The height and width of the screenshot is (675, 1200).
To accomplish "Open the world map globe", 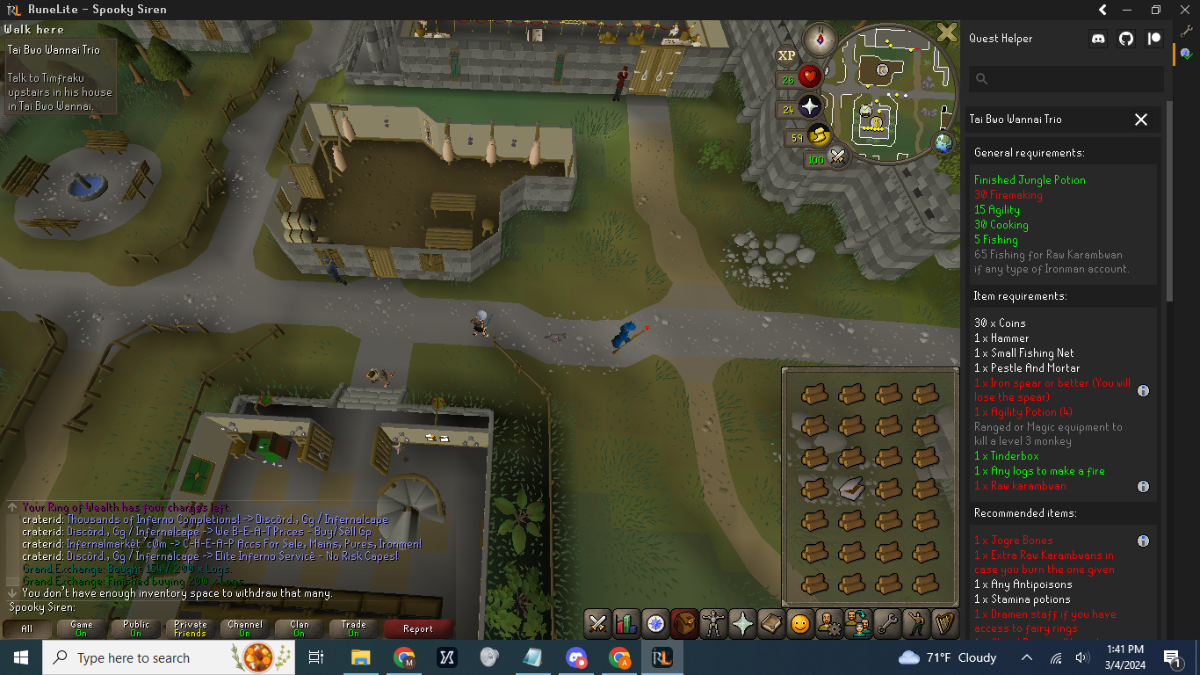I will [943, 143].
